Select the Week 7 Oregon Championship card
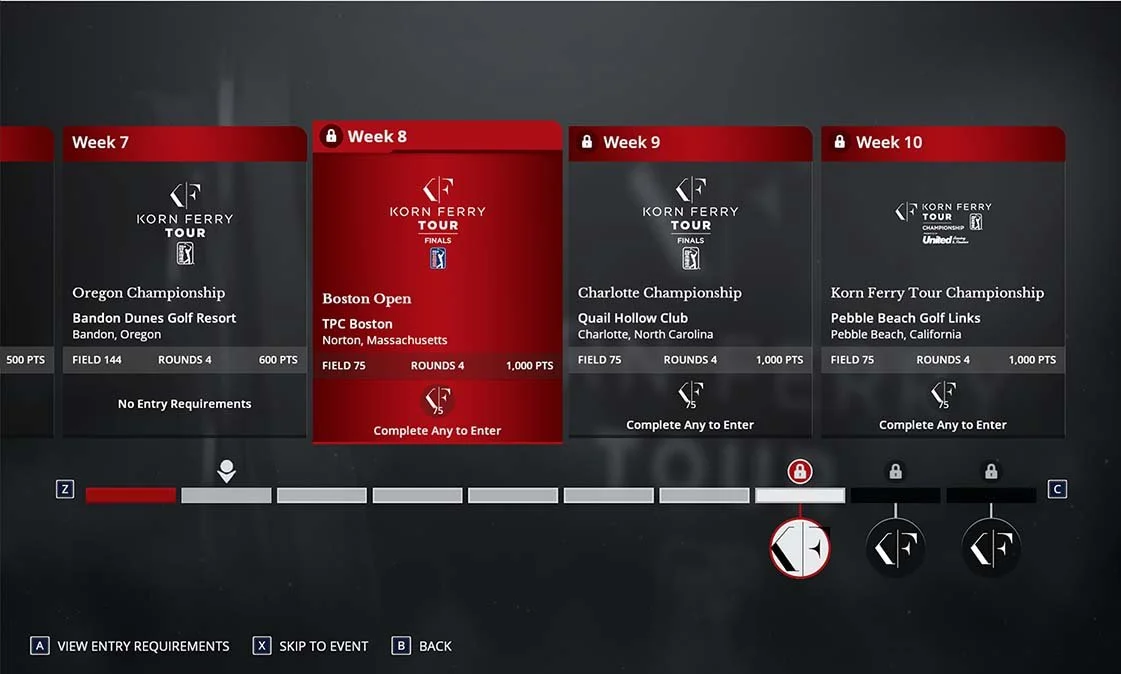The height and width of the screenshot is (674, 1121). (185, 282)
